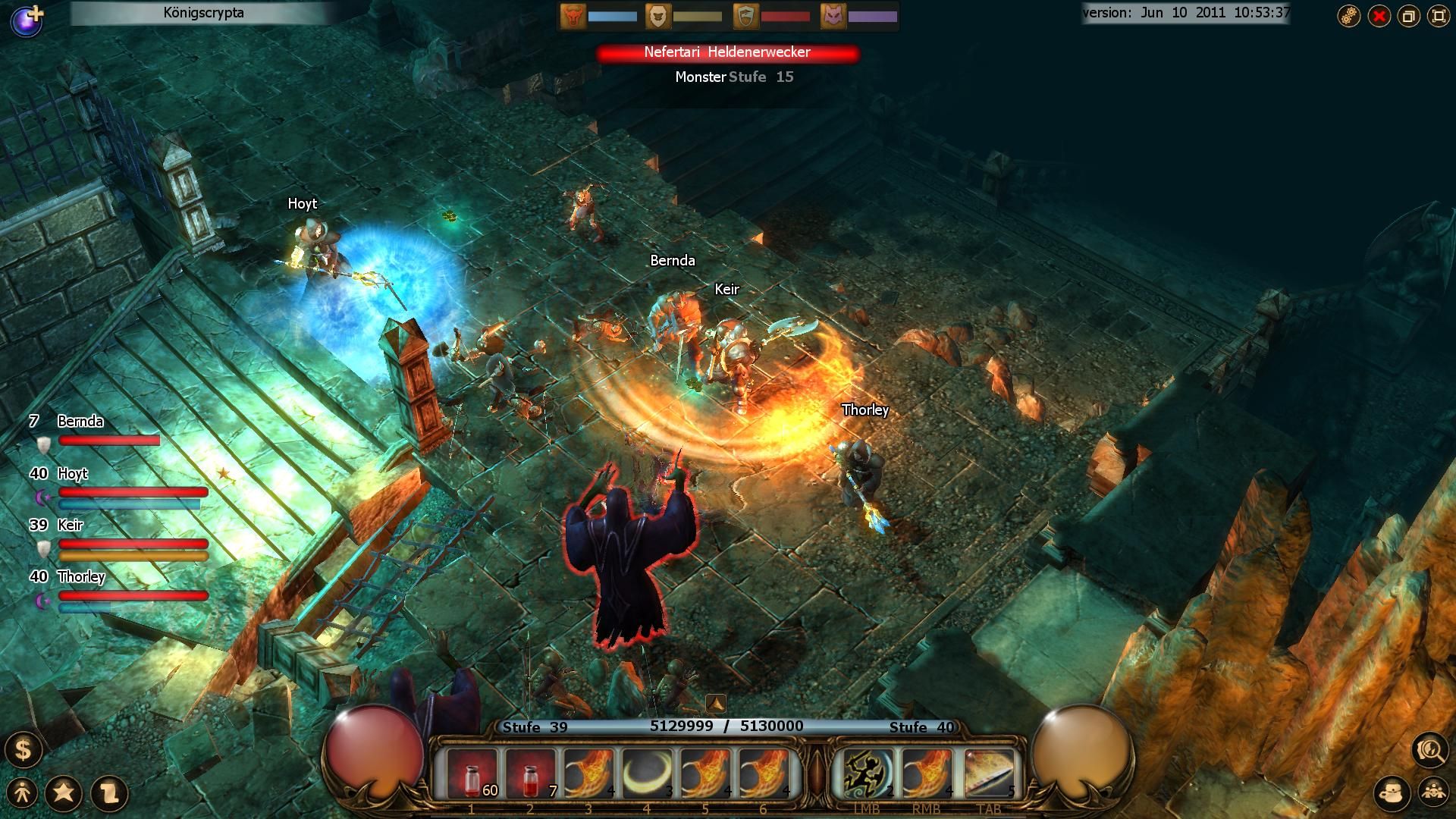
Task: Click the red X exit button
Action: tap(1380, 15)
